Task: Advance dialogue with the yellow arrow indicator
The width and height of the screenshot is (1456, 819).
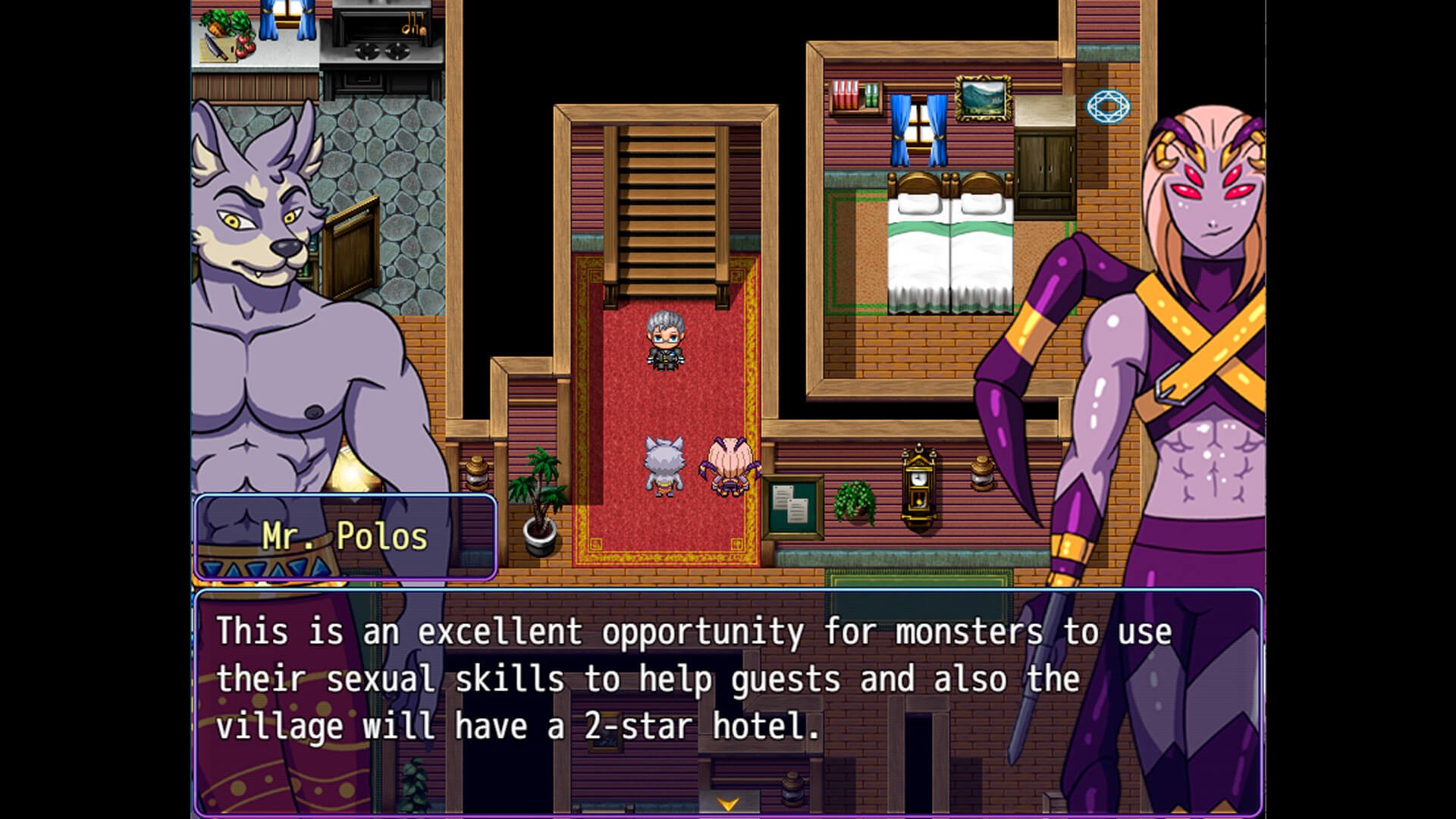Action: tap(728, 804)
